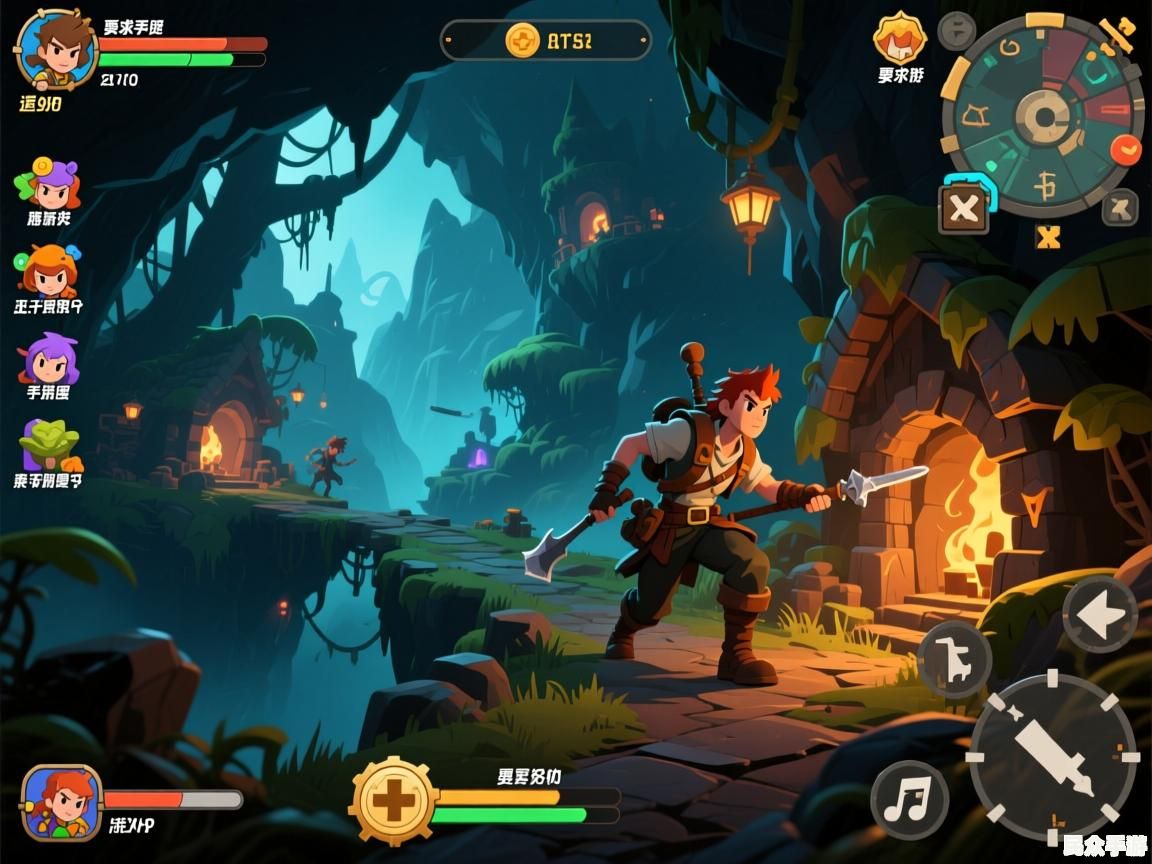Click the gray square button below minimap right
The image size is (1152, 864).
1120,208
